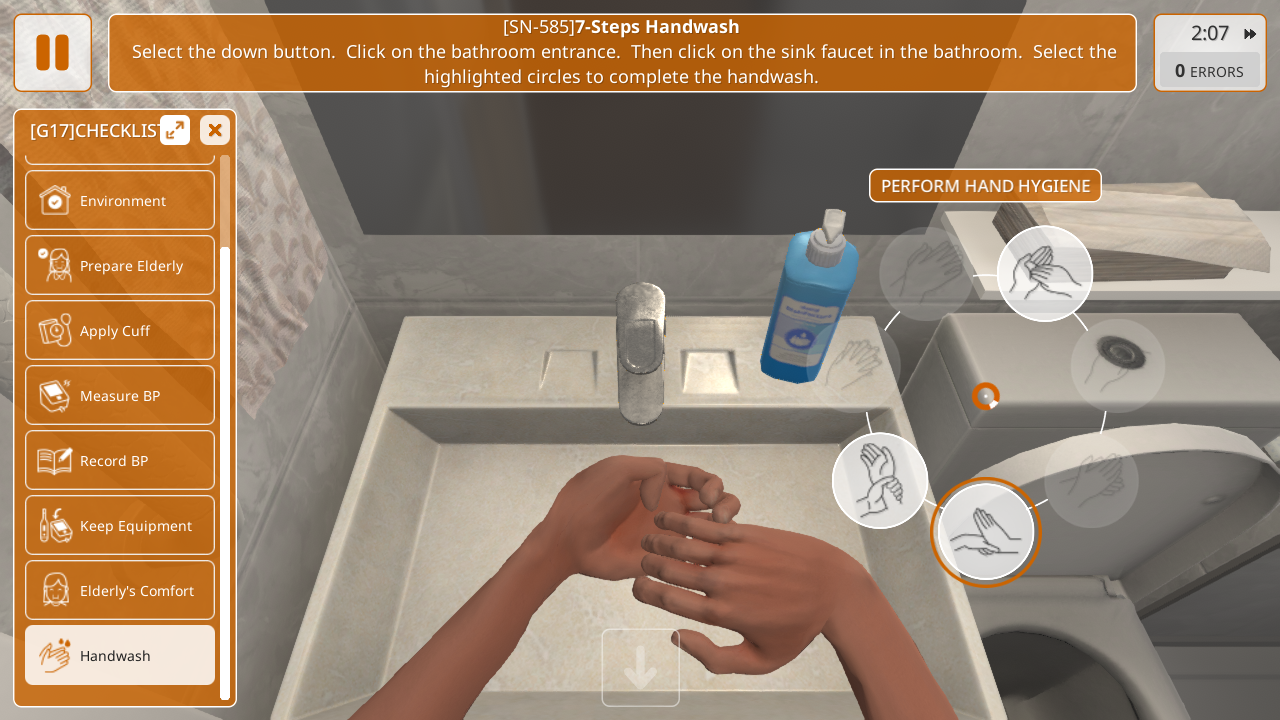1280x720 pixels.
Task: Select the Handwash checklist item
Action: point(120,655)
